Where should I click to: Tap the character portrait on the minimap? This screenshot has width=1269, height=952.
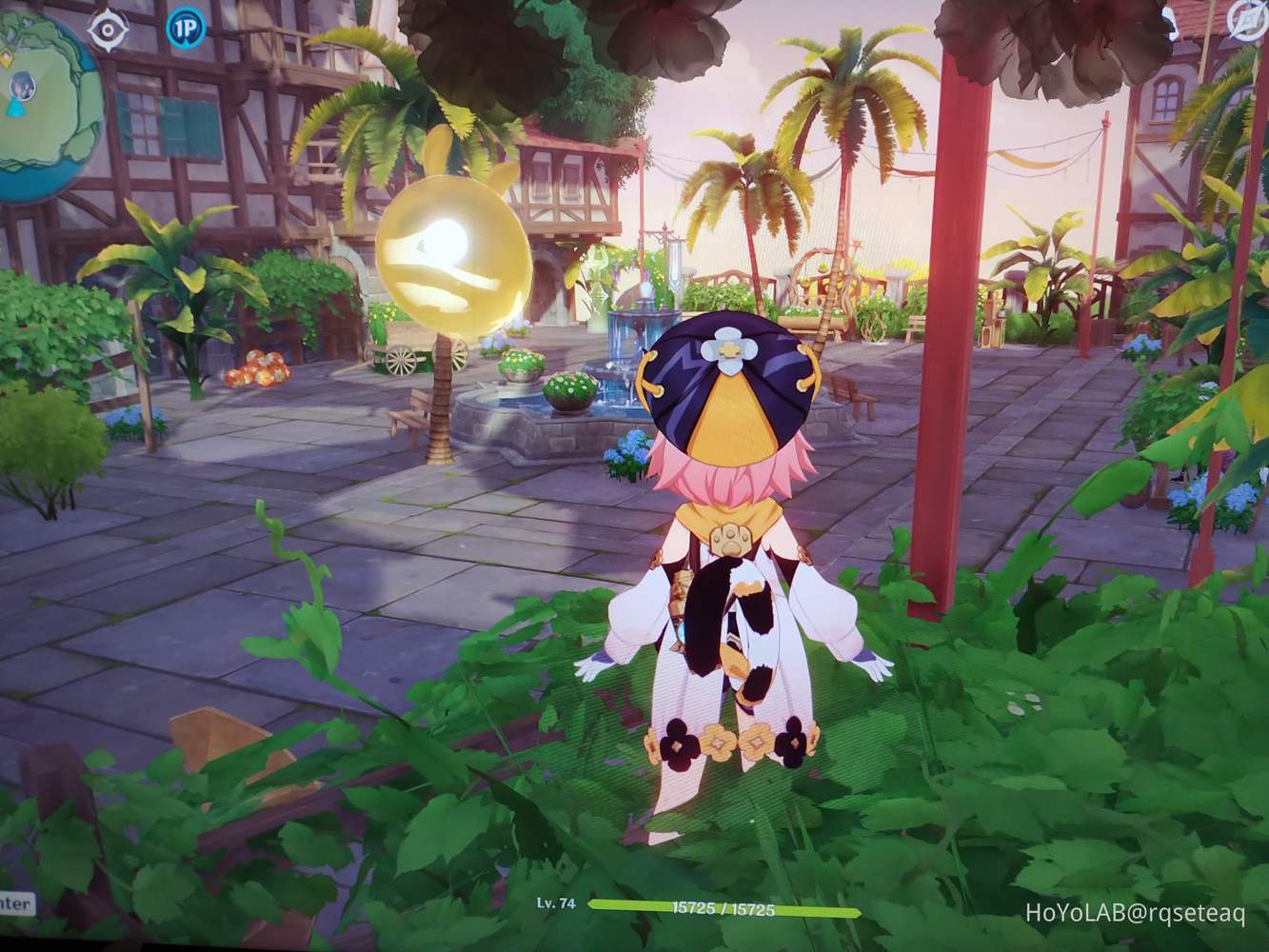pyautogui.click(x=22, y=86)
